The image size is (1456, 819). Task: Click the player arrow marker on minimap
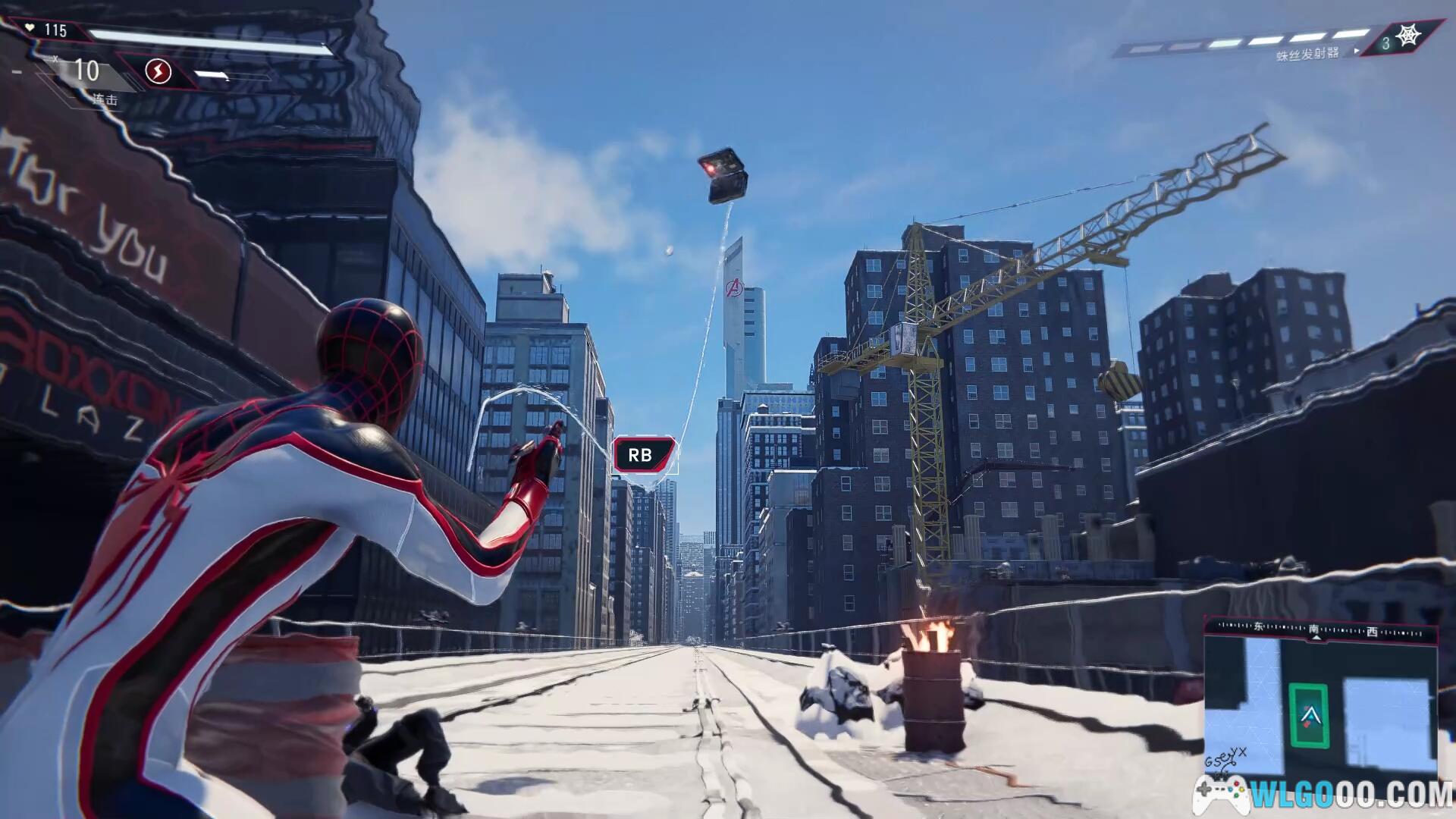point(1310,714)
